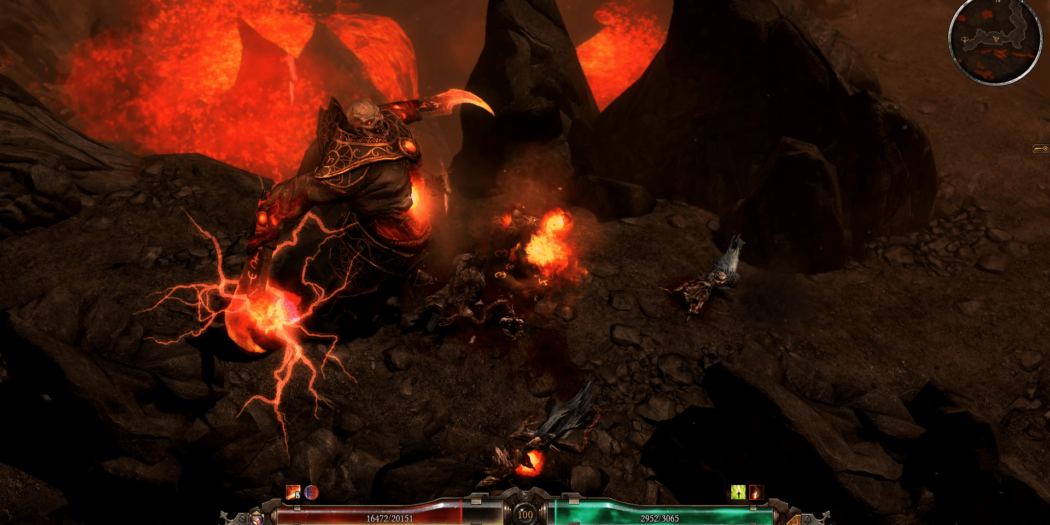The image size is (1050, 525).
Task: Select the red and blue orb buff icon
Action: [311, 492]
